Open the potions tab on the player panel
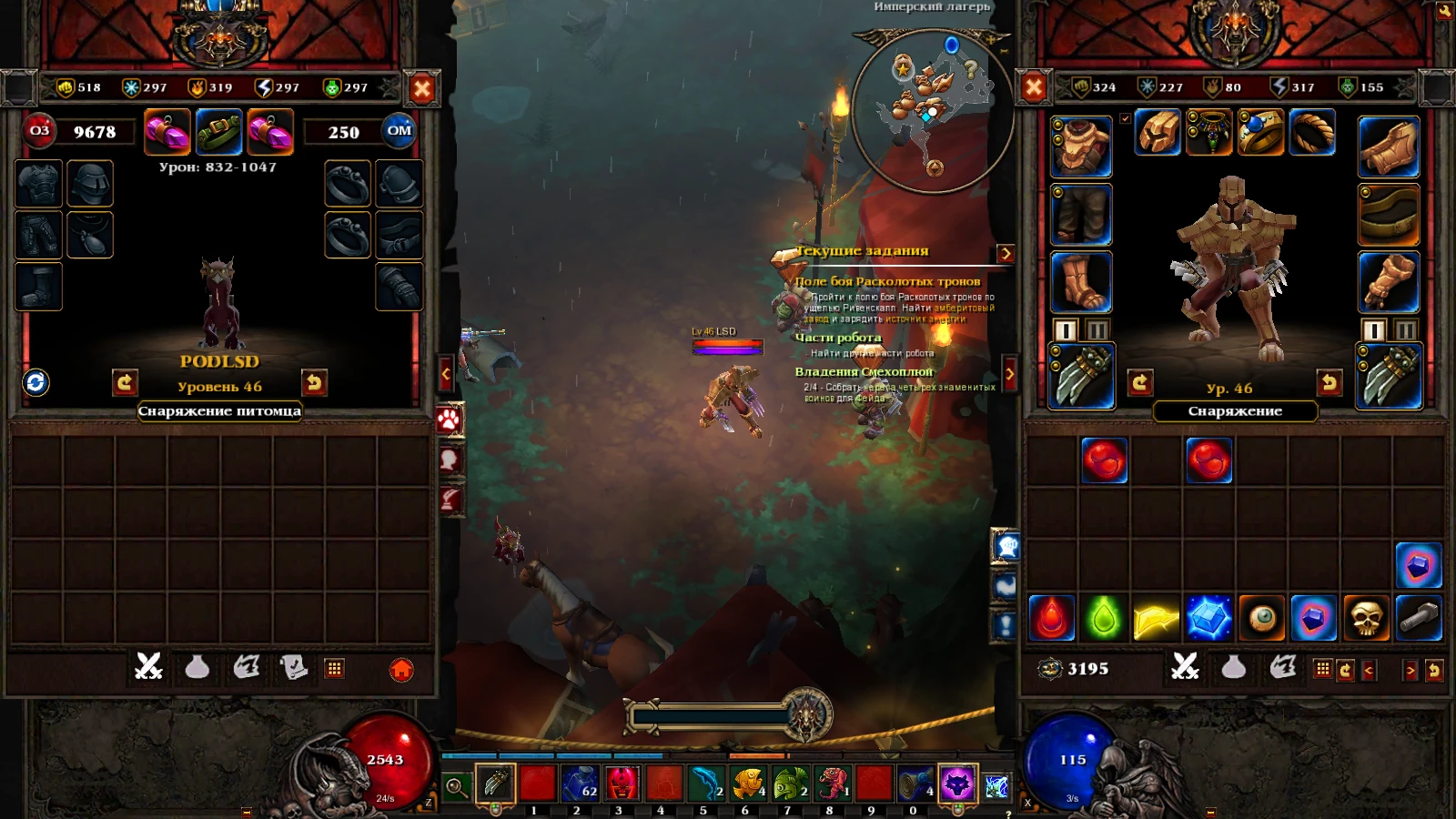 point(1236,669)
